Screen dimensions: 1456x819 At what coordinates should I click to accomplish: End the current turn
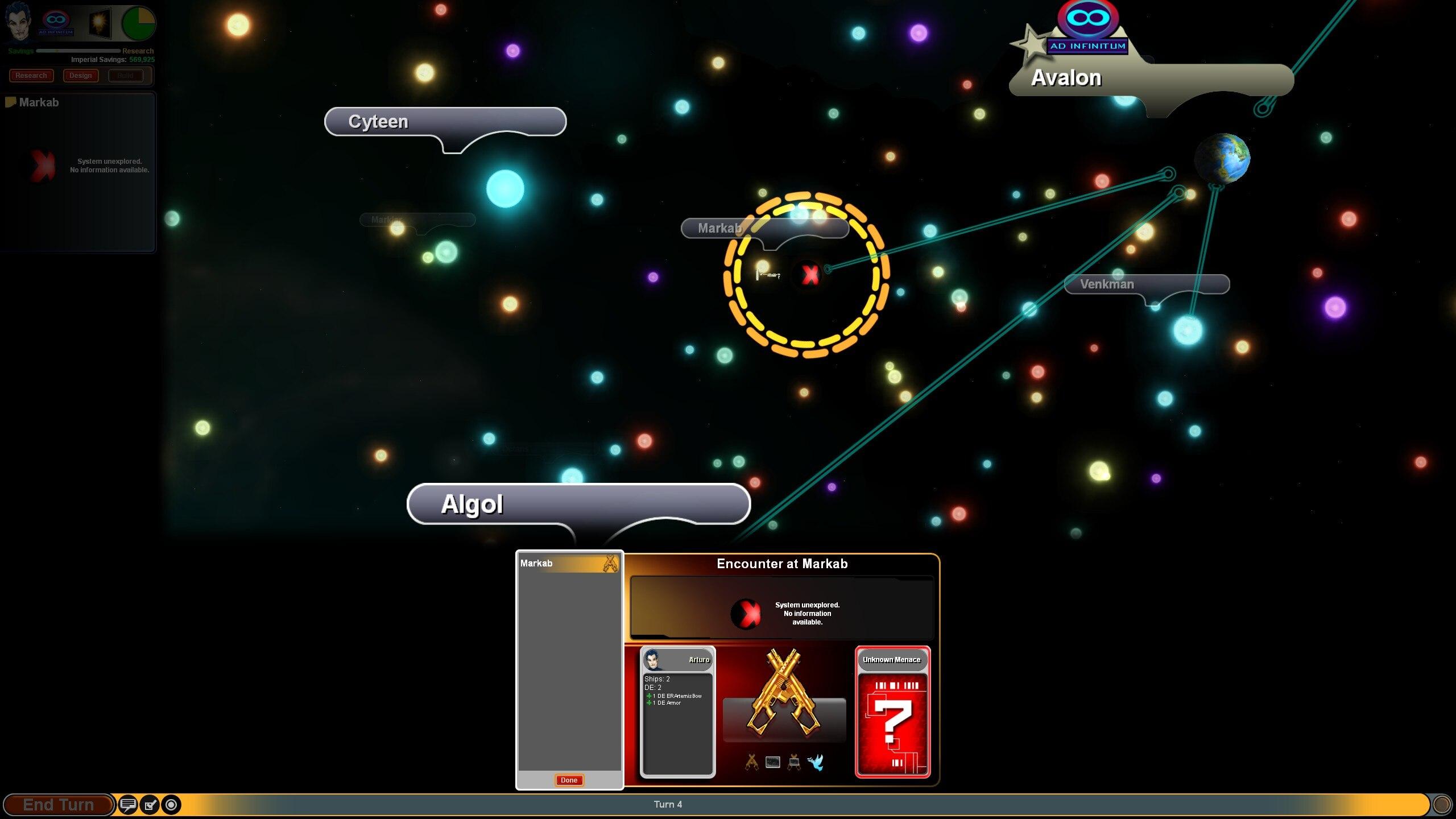(x=58, y=805)
